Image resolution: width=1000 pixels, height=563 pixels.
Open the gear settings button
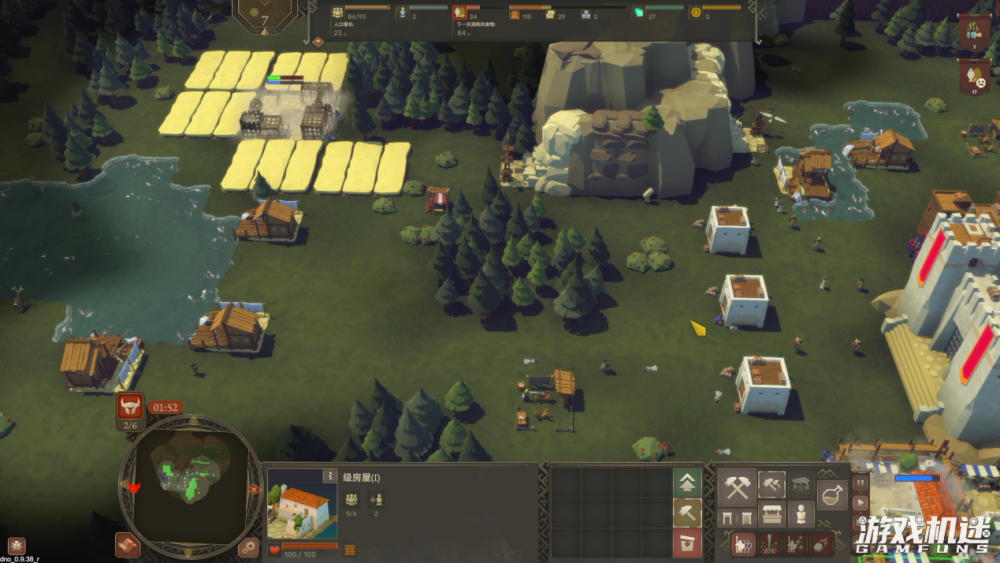point(249,546)
